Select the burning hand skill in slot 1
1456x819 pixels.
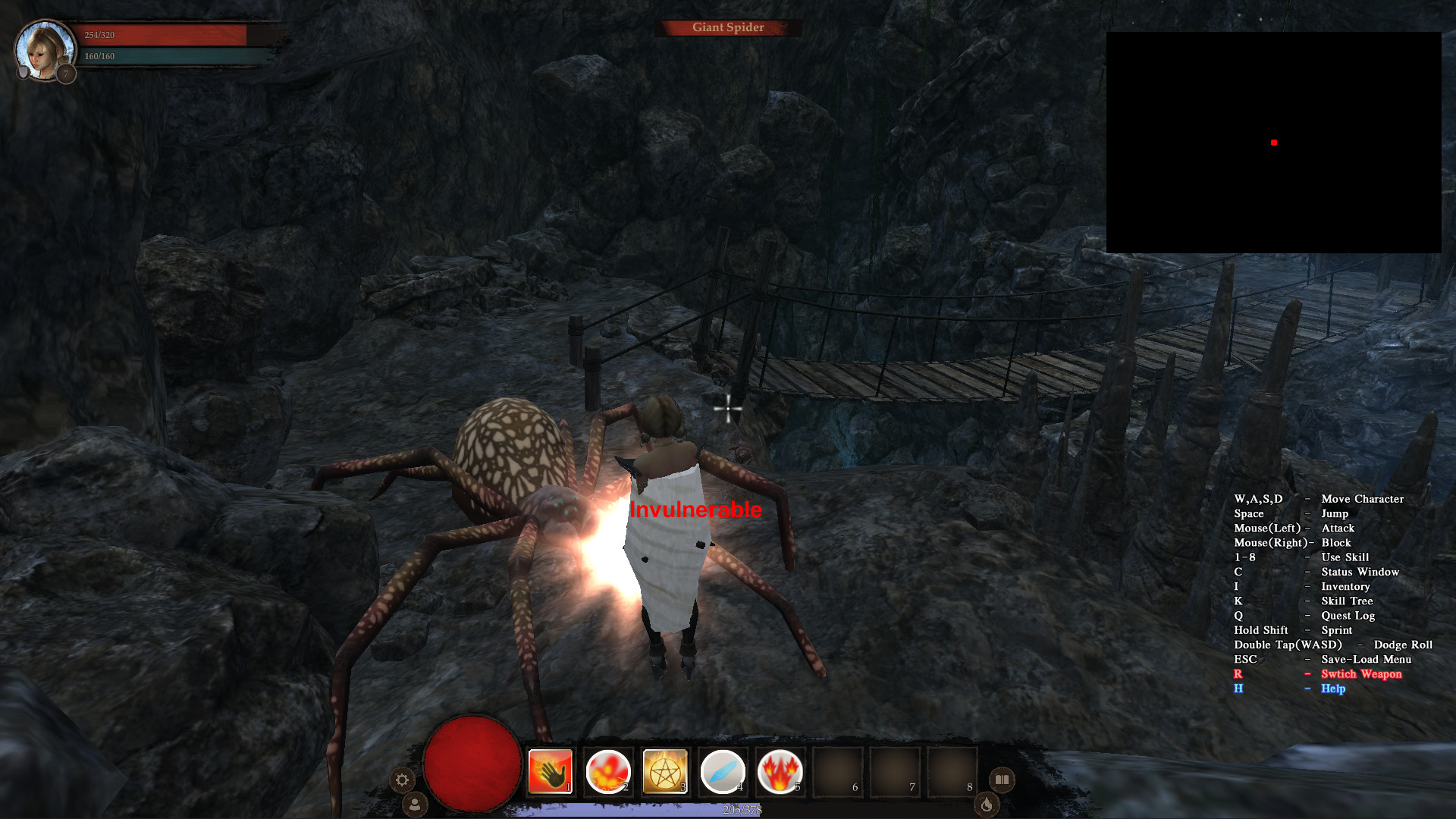(550, 772)
